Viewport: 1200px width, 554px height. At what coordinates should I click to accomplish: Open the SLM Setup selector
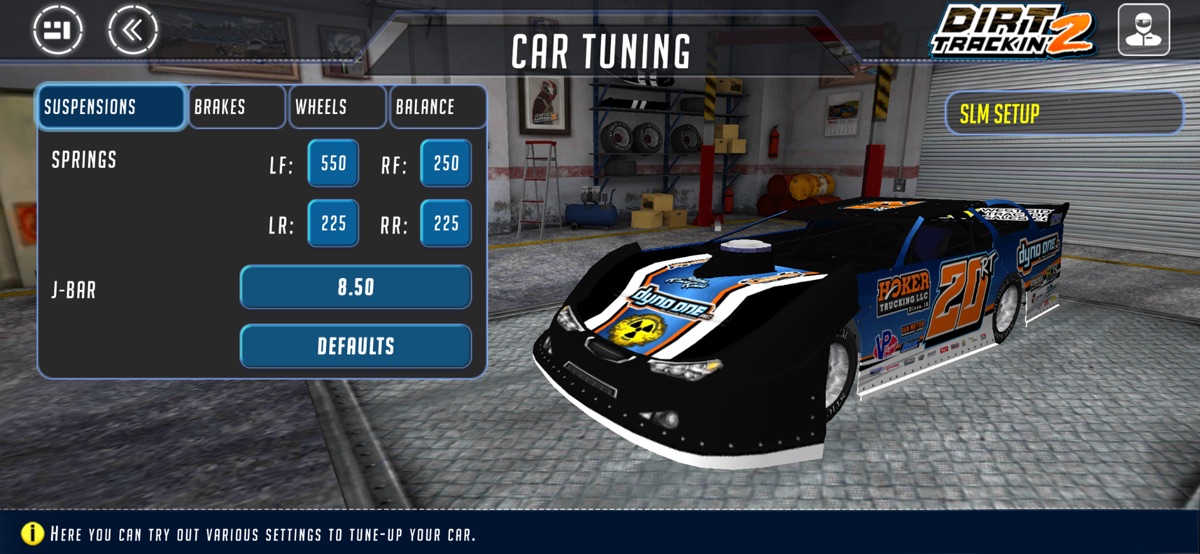click(1064, 114)
